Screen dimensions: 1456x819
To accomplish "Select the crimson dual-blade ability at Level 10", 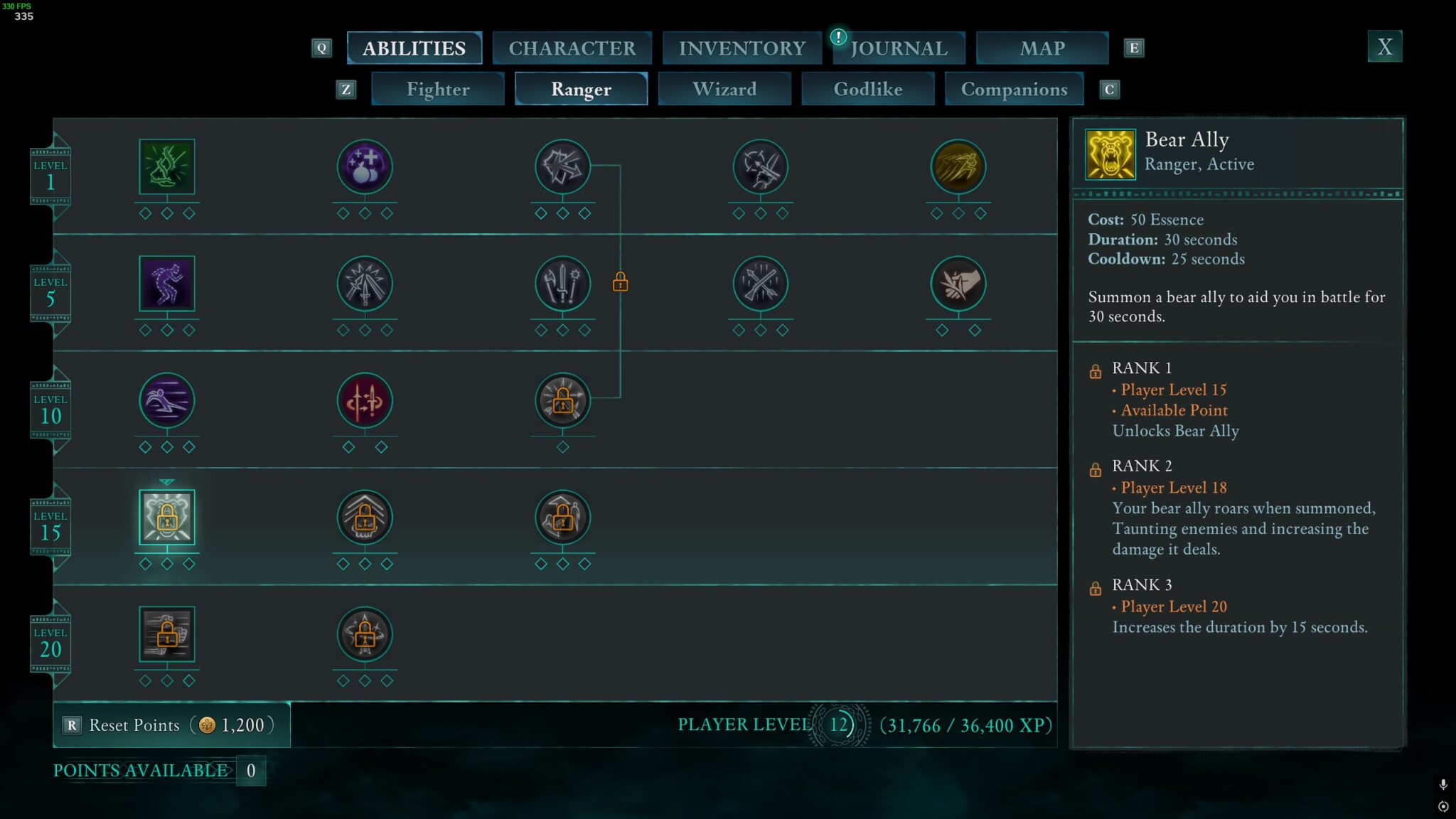I will (x=365, y=400).
